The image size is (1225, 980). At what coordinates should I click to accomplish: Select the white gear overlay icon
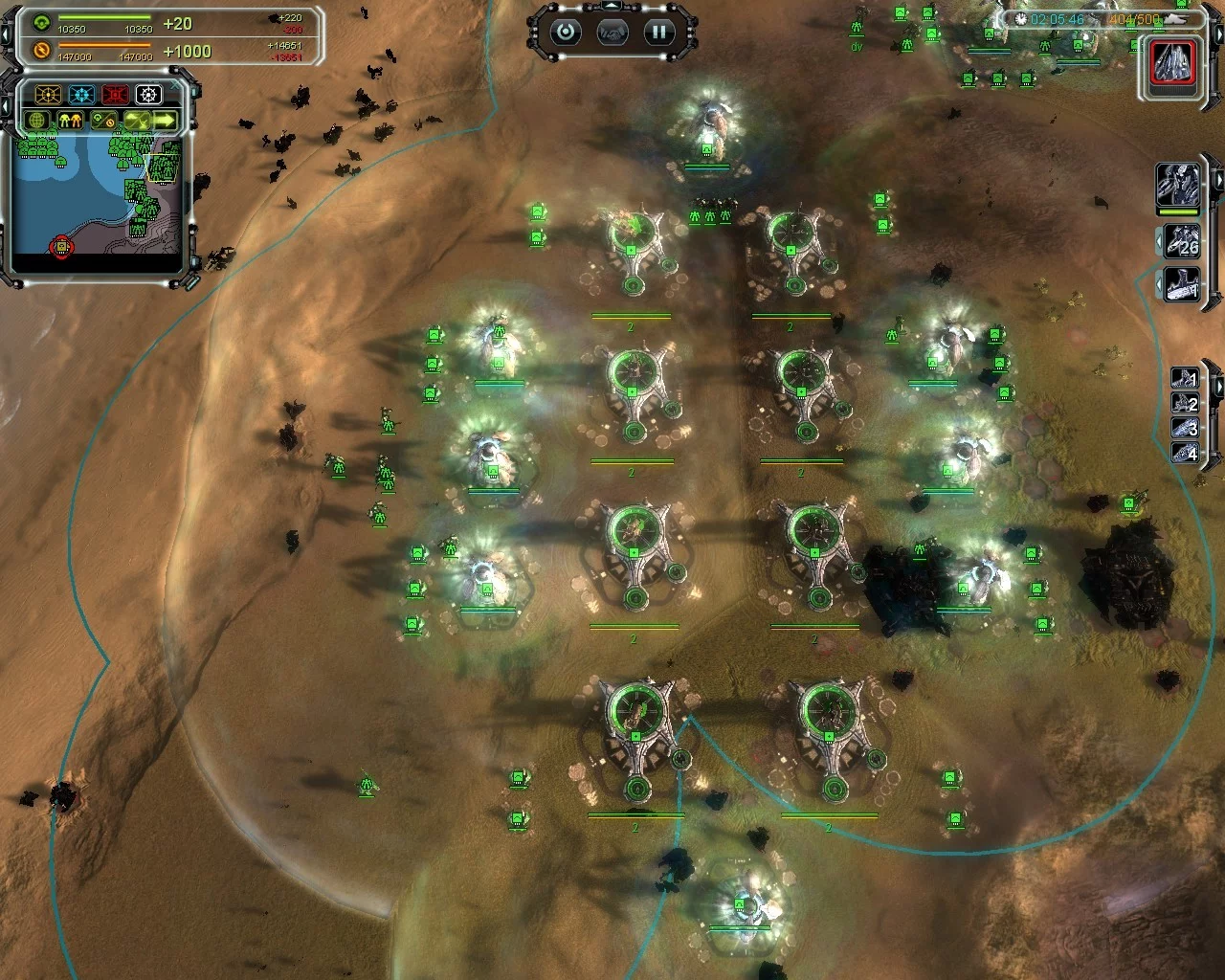148,95
